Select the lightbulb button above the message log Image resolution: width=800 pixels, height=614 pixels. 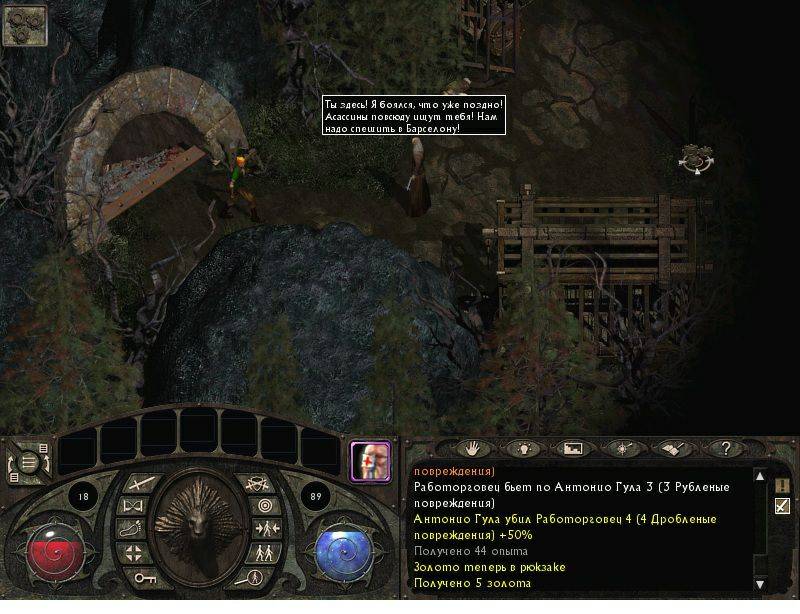tap(522, 449)
